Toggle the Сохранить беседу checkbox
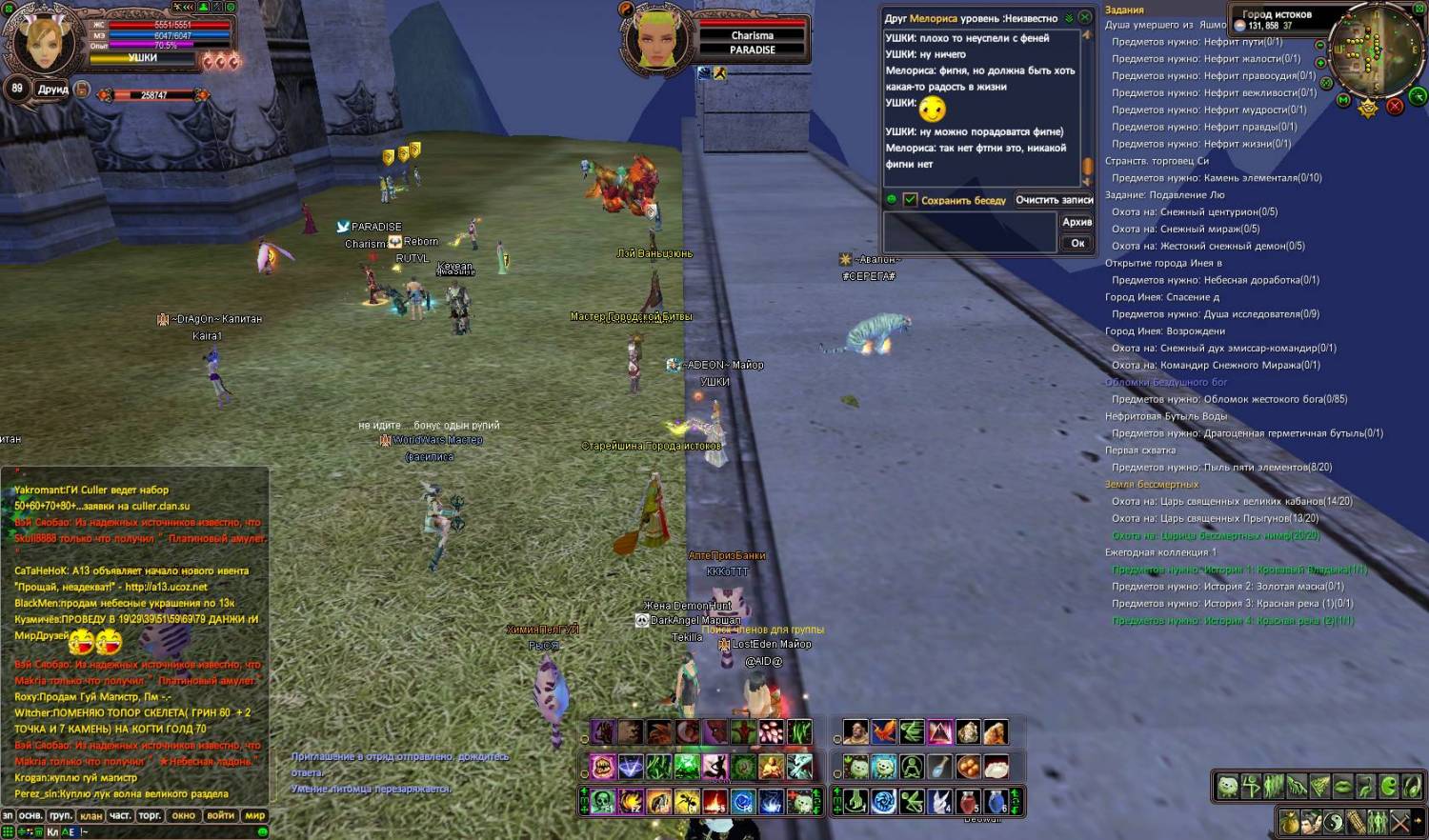 pyautogui.click(x=910, y=200)
